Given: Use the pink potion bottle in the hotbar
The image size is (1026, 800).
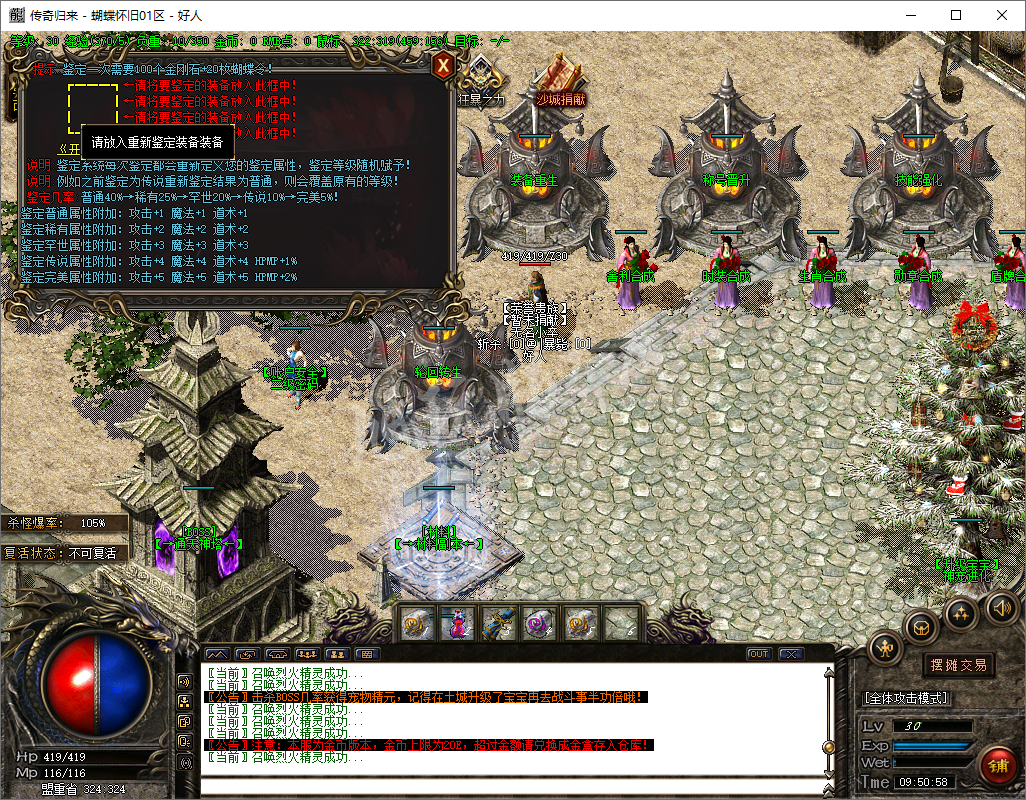Looking at the screenshot, I should click(458, 623).
